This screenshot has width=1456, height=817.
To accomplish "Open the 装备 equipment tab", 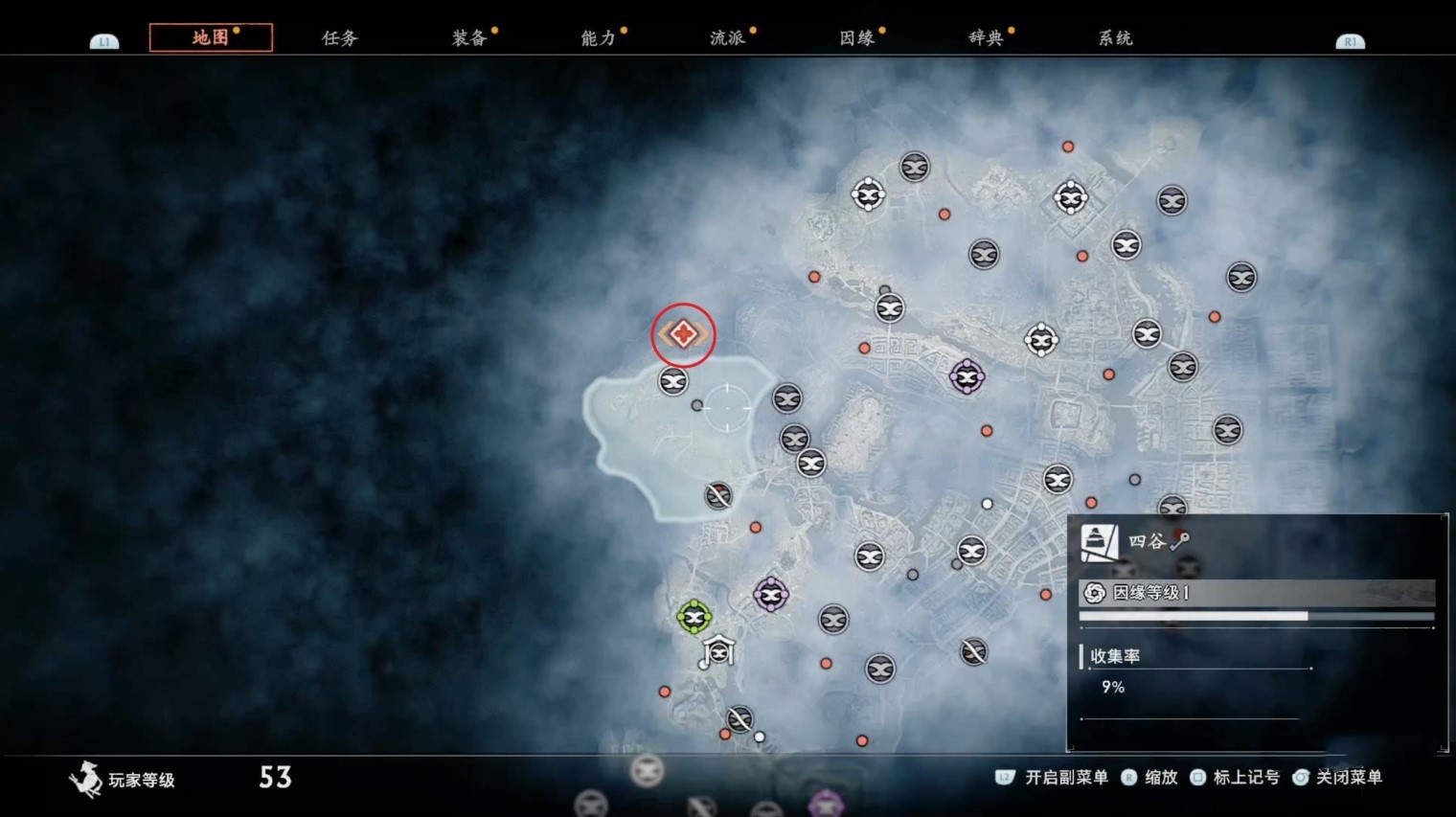I will (469, 37).
